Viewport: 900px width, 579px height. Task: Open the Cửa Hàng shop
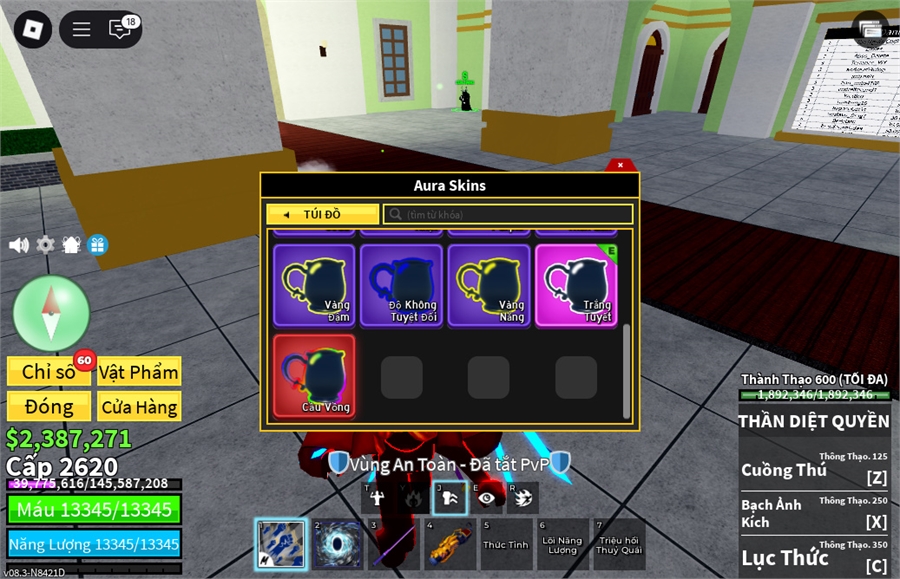139,407
